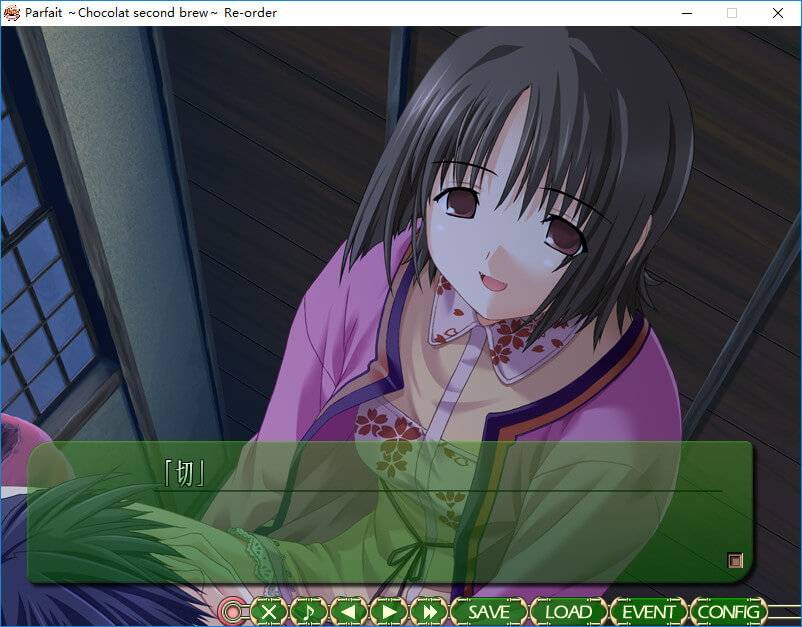Viewport: 802px width, 627px height.
Task: Close the game window
Action: pos(777,13)
